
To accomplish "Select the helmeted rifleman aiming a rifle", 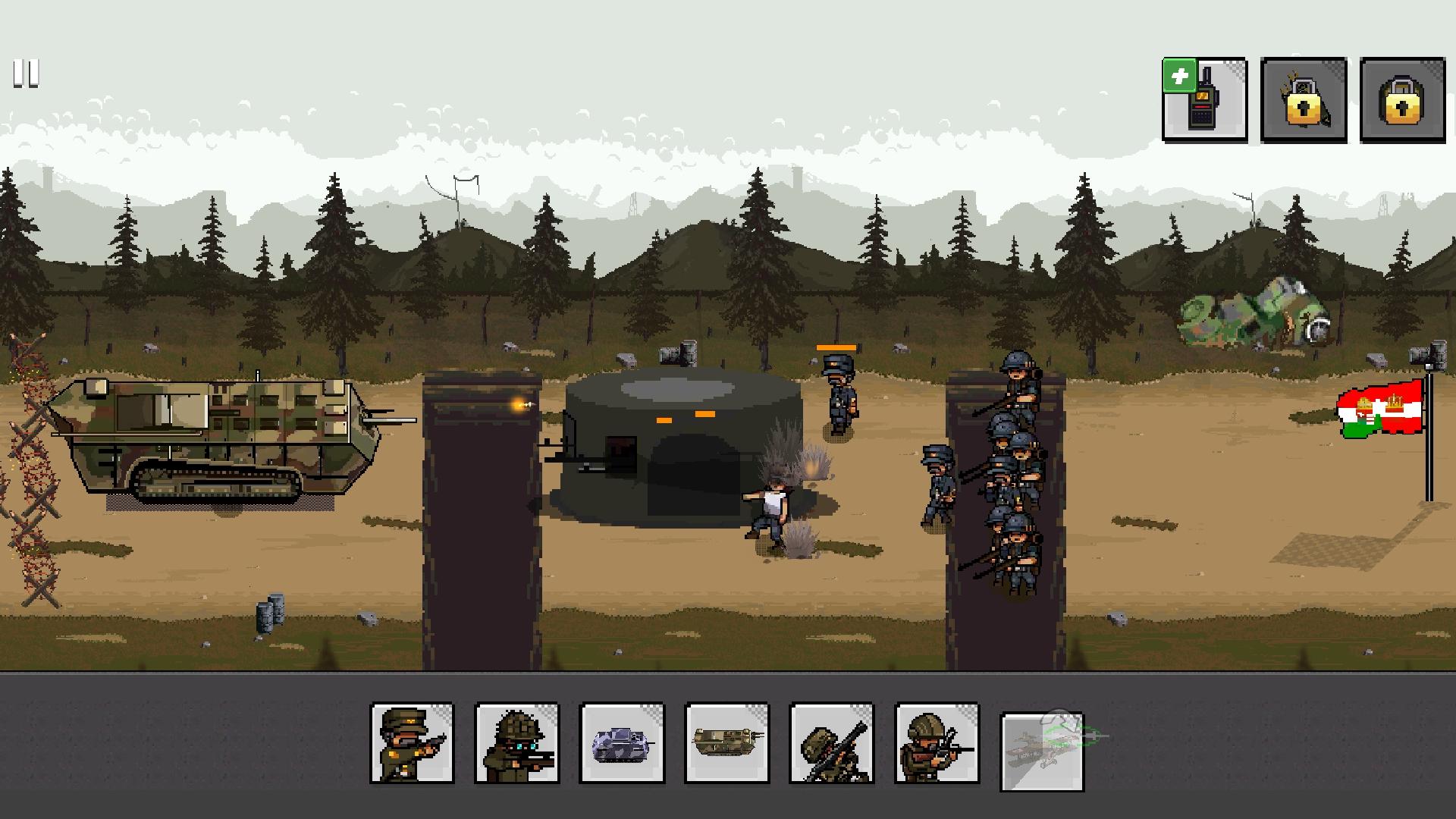I will point(937,743).
